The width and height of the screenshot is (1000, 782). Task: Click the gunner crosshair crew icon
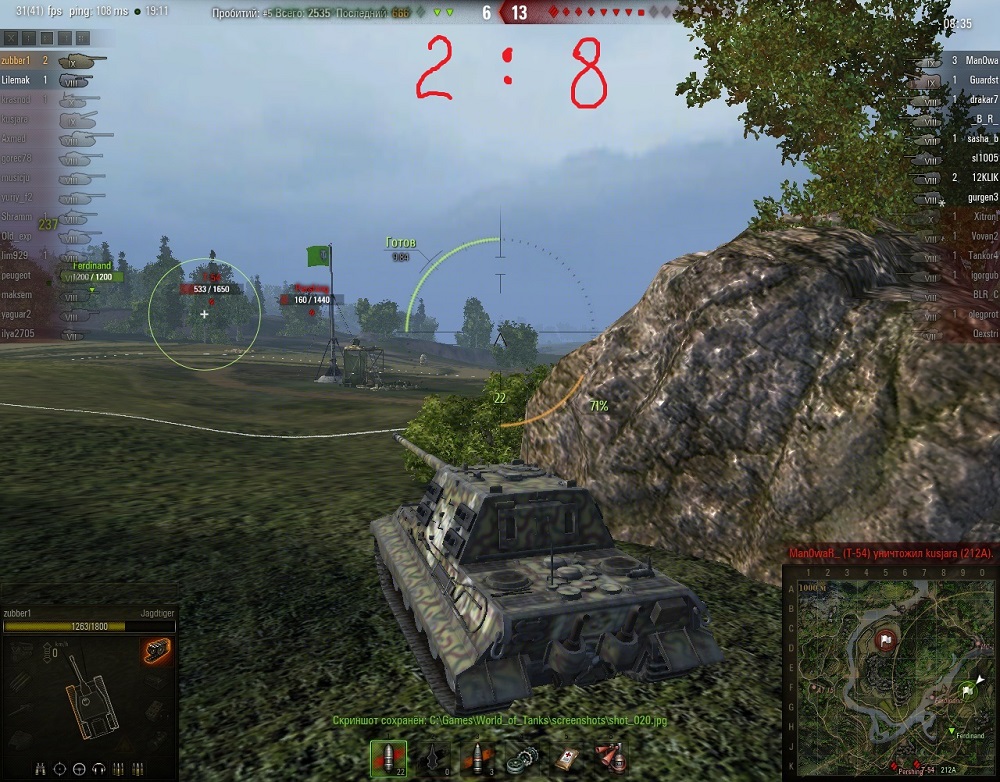(x=59, y=769)
